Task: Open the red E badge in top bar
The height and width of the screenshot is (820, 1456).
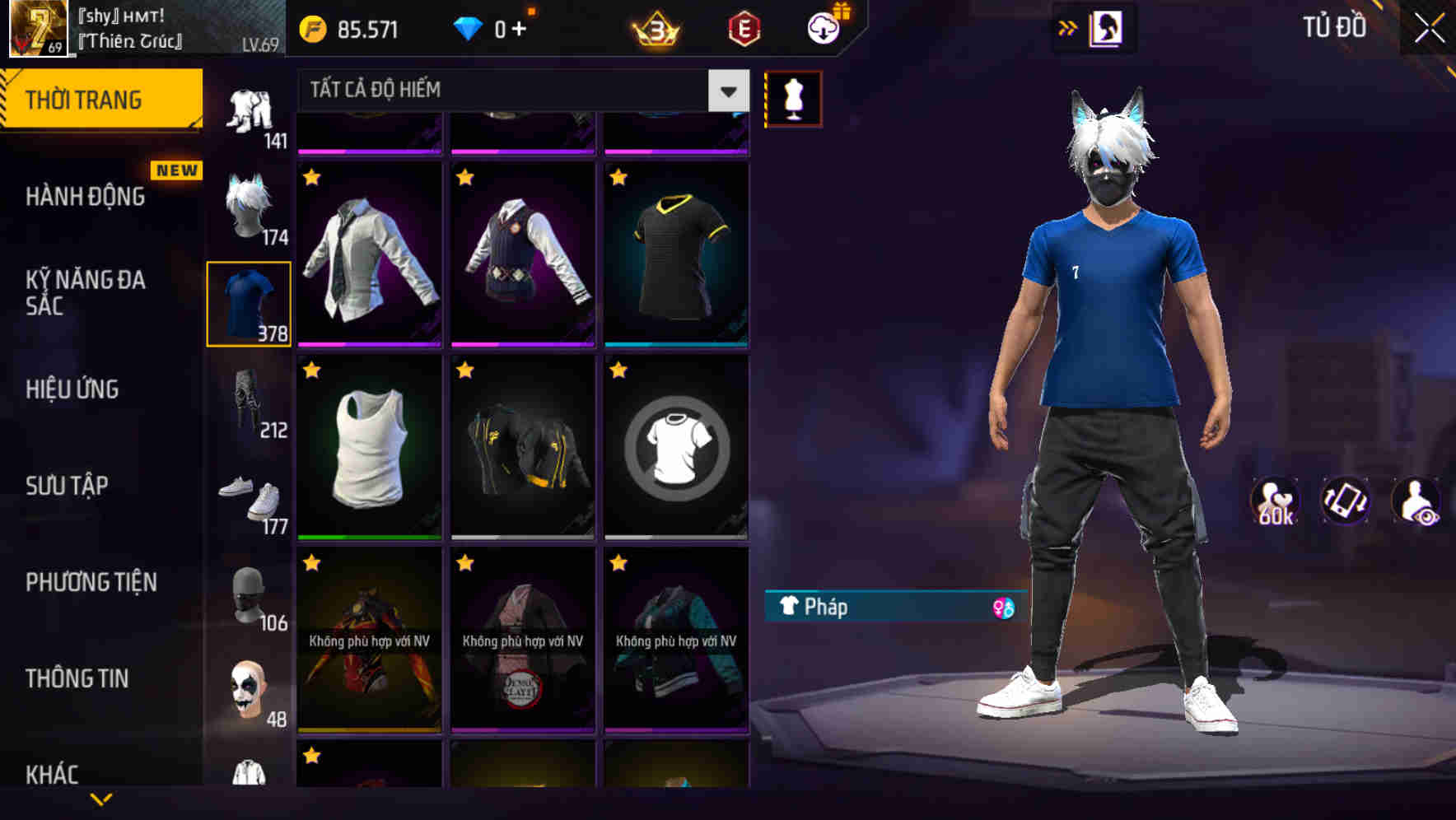Action: tap(743, 27)
